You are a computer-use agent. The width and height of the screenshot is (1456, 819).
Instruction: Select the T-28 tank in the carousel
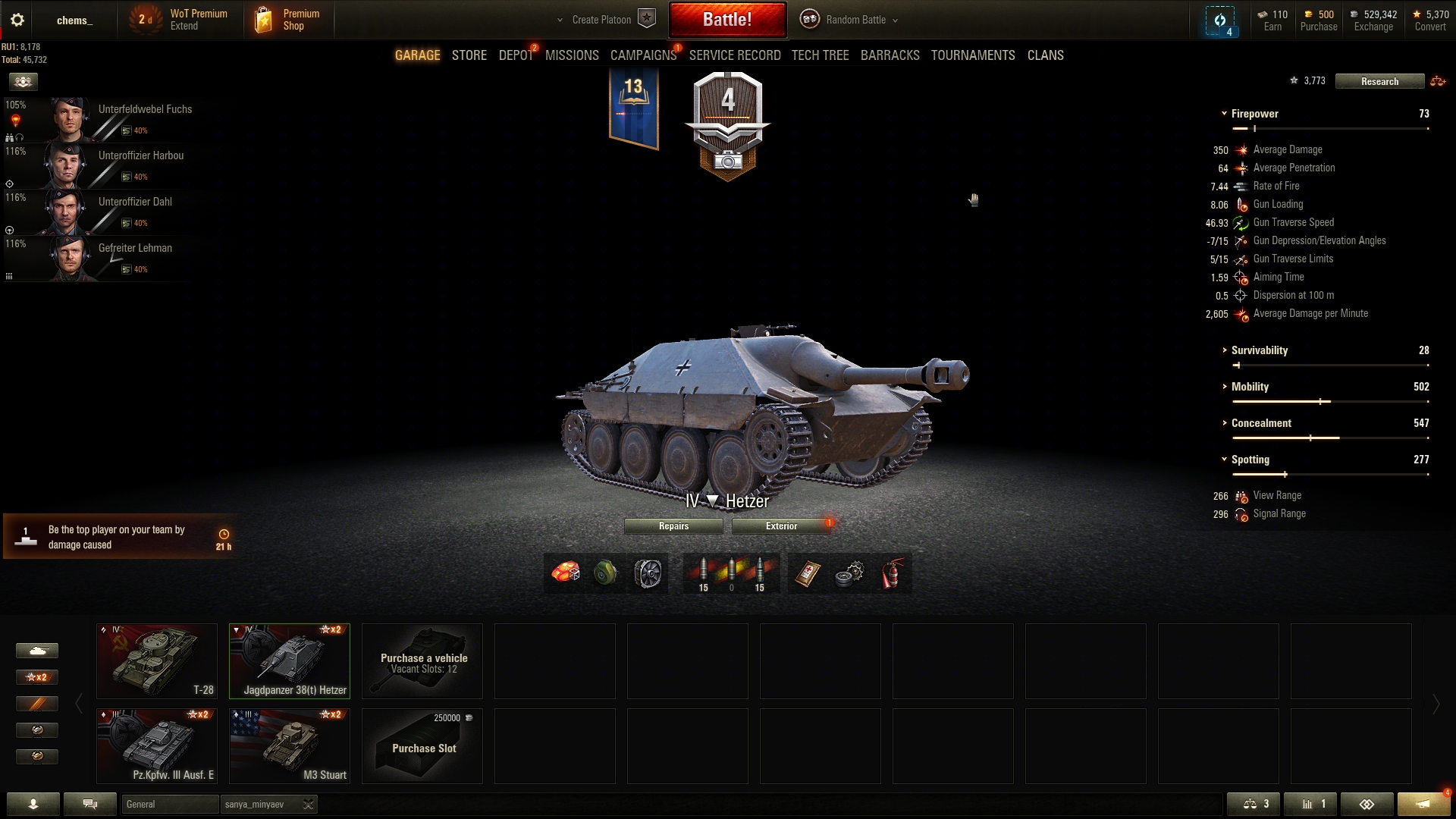tap(157, 661)
